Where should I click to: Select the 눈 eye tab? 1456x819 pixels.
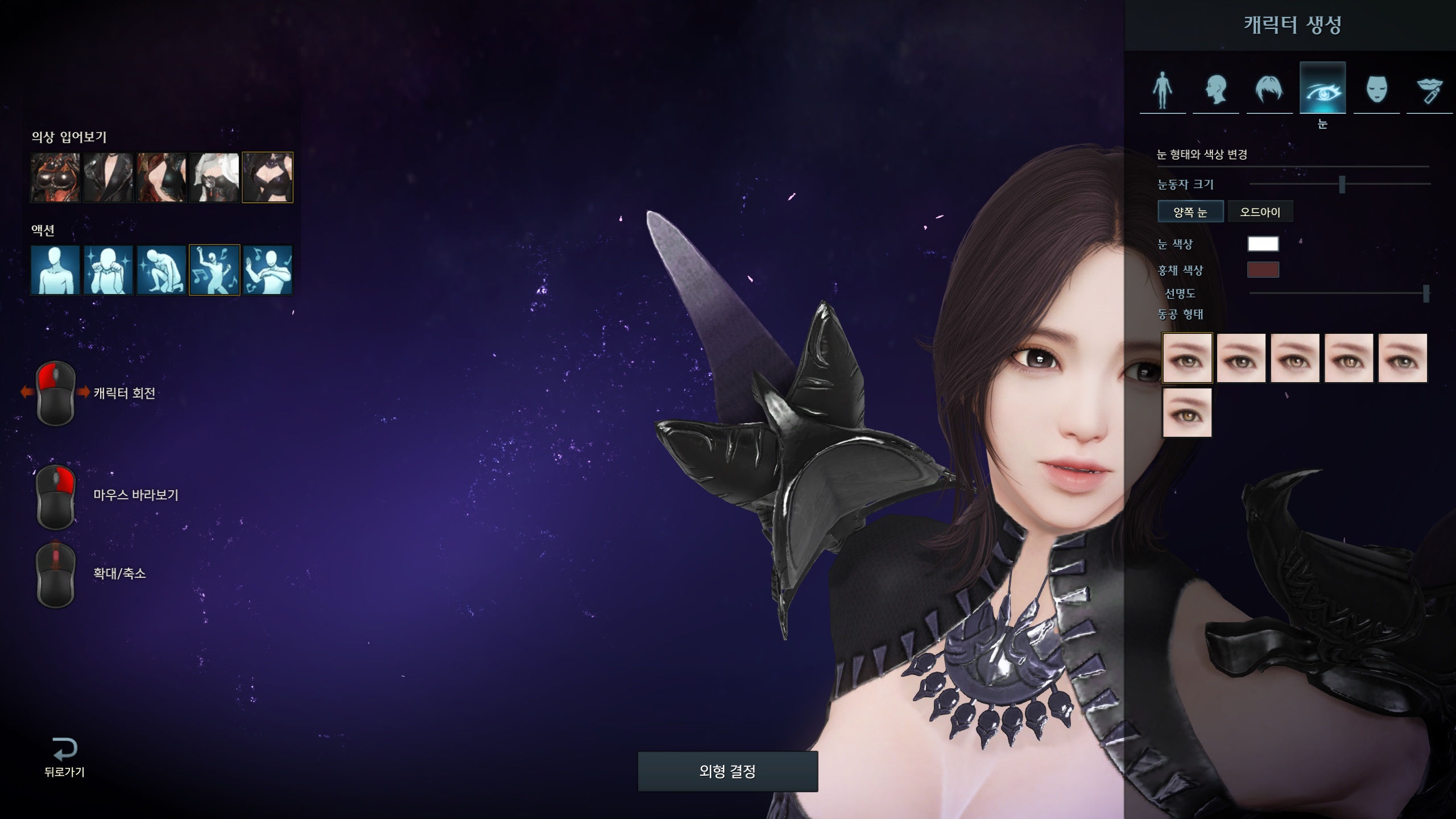tap(1322, 89)
